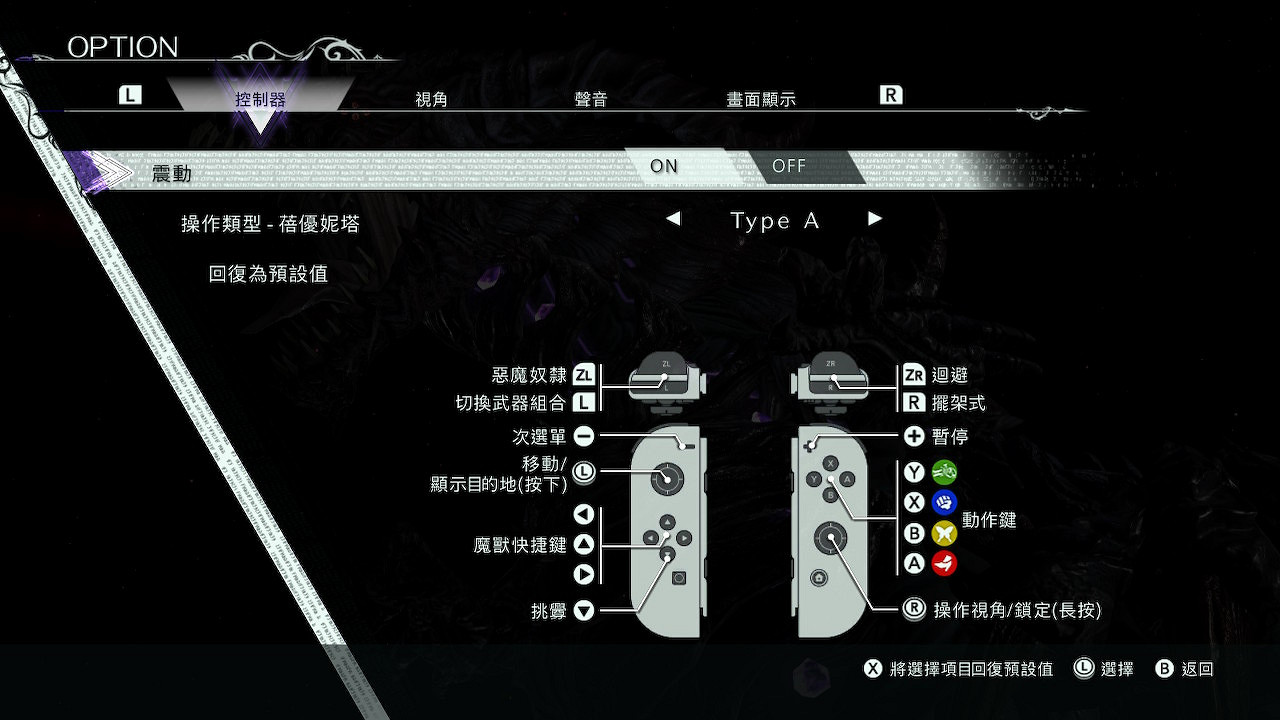Turn 震動 (vibration) OFF

pyautogui.click(x=789, y=166)
